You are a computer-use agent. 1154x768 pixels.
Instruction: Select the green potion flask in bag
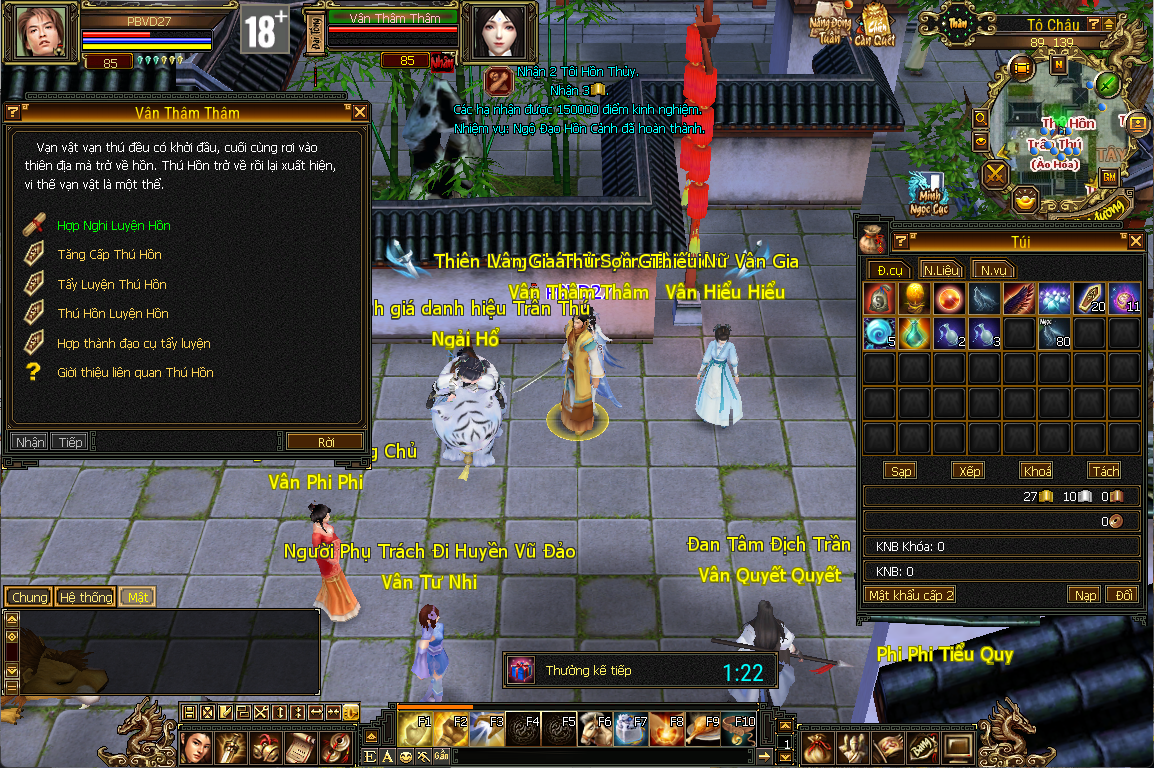(x=914, y=333)
